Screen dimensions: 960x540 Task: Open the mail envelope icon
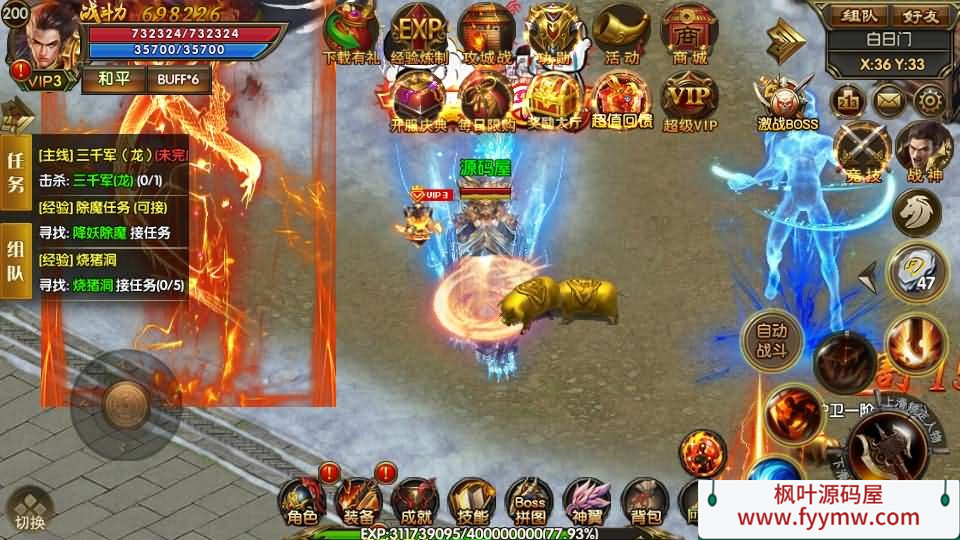click(889, 100)
